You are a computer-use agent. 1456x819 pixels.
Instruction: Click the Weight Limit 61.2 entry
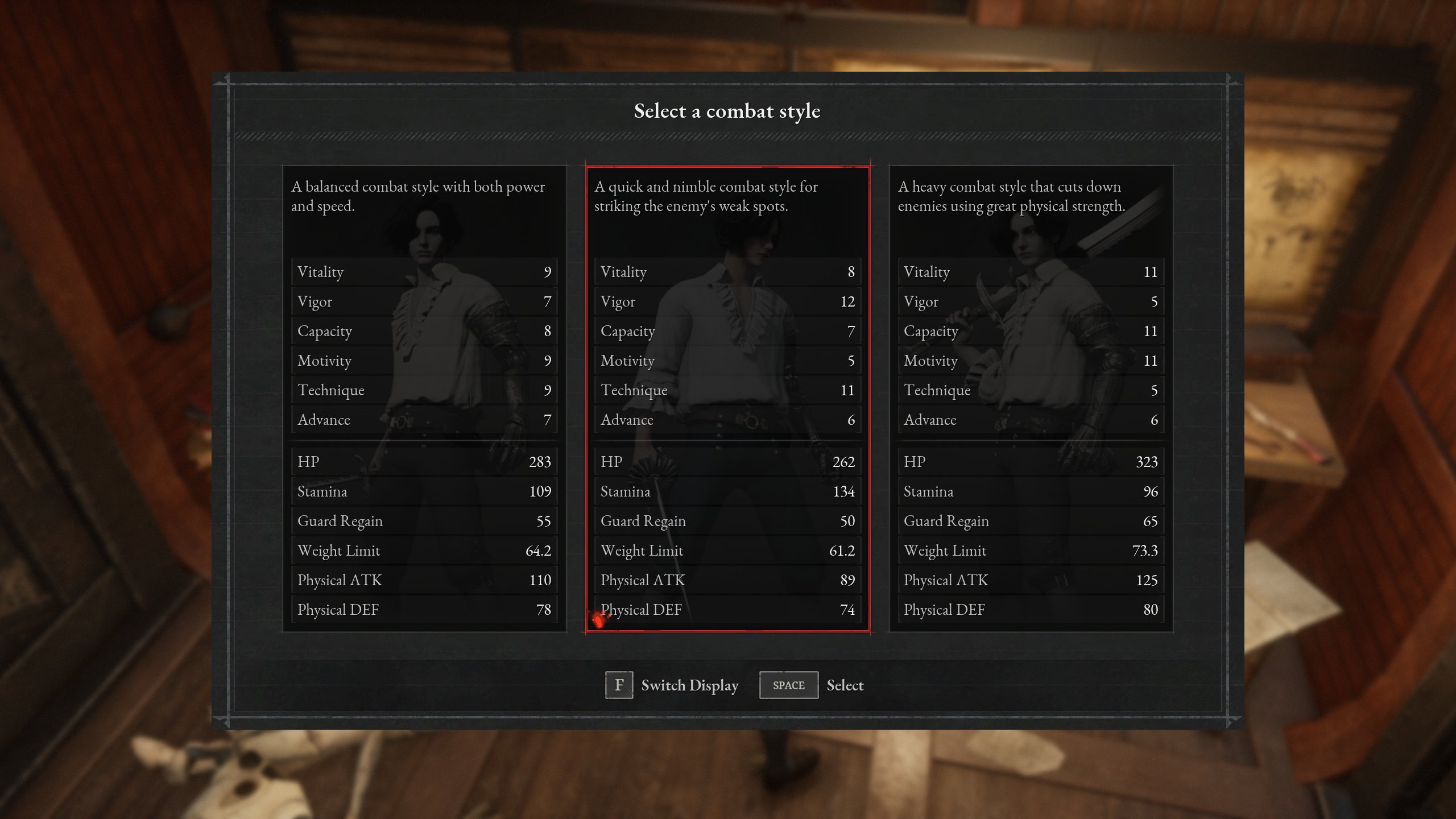pos(728,551)
